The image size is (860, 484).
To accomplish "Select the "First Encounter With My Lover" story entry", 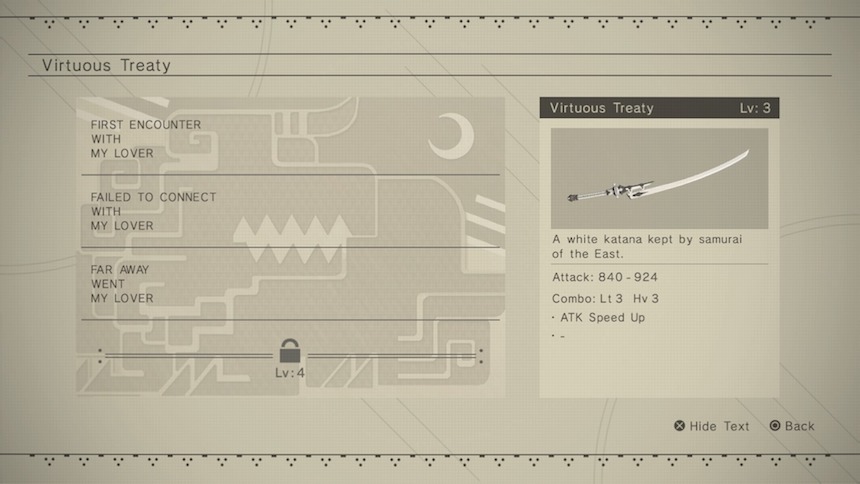I will click(146, 139).
